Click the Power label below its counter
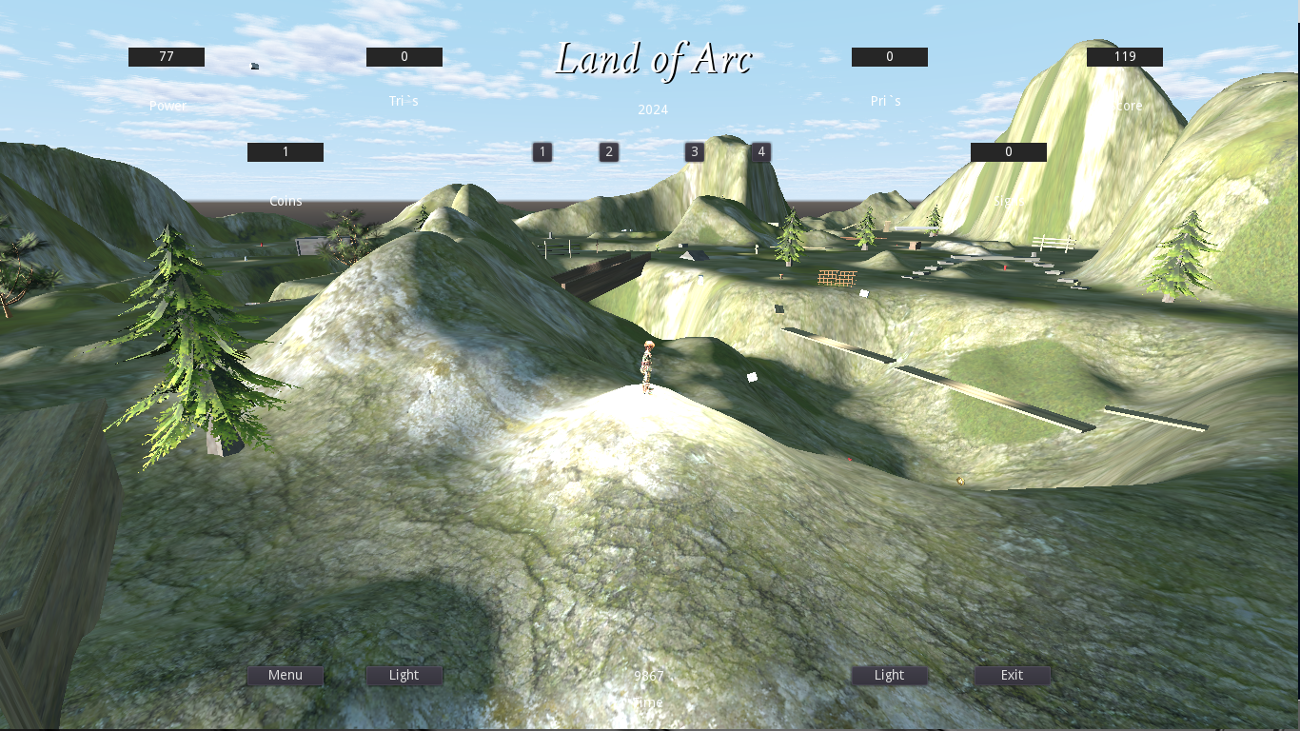 point(167,104)
